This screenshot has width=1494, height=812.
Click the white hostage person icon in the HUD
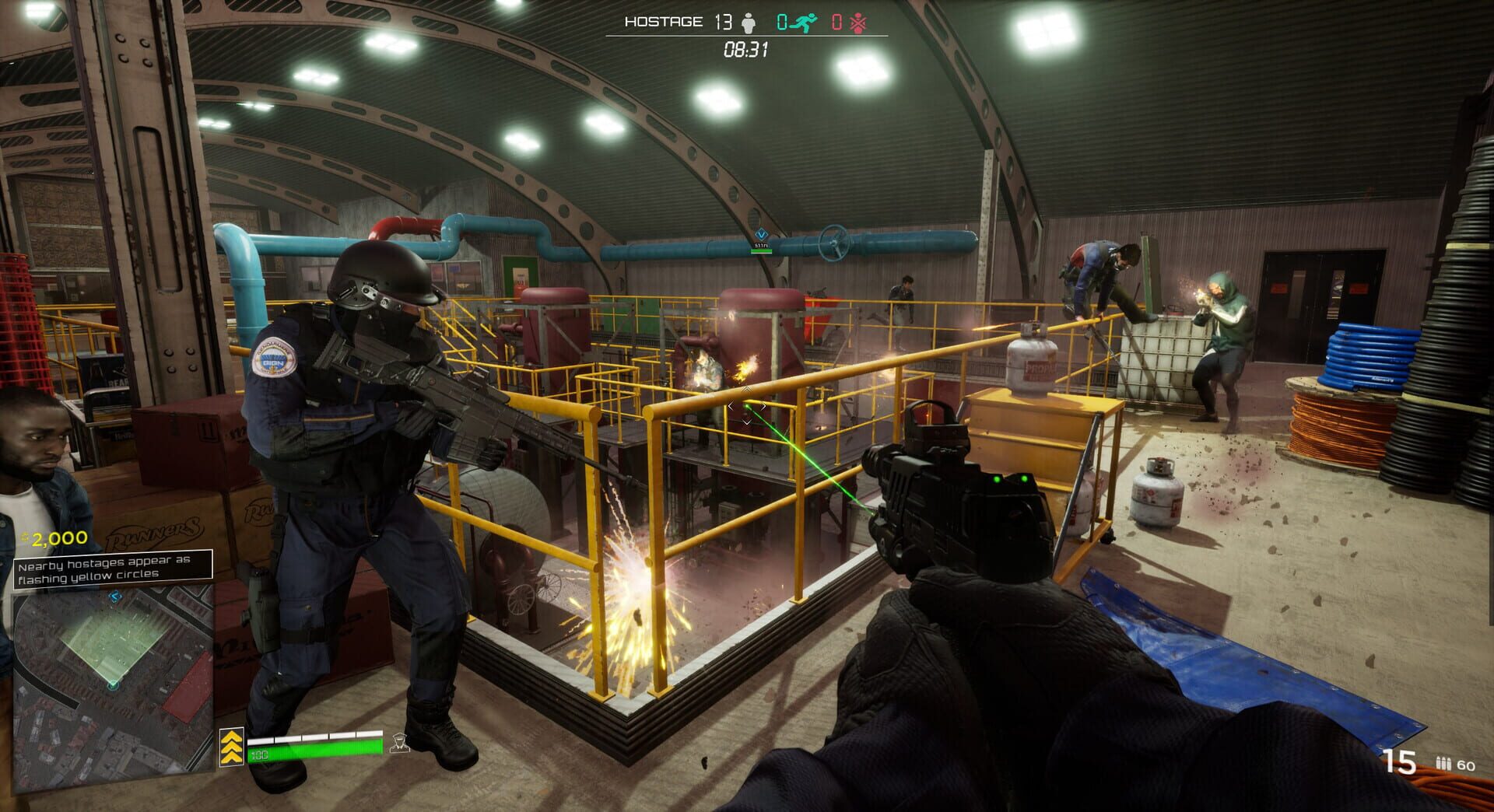(748, 22)
